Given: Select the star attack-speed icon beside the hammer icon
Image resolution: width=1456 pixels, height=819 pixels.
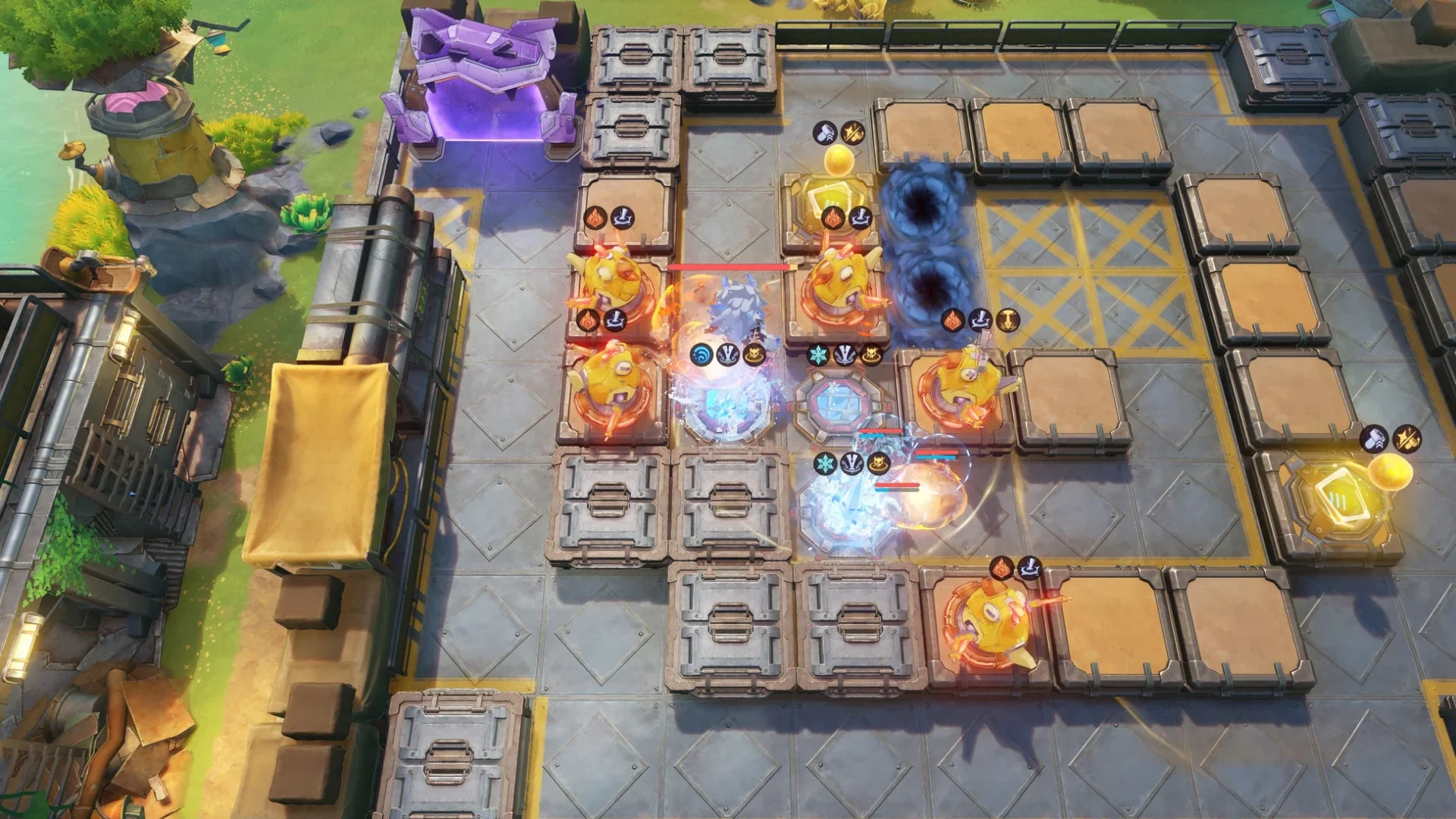Looking at the screenshot, I should (x=852, y=133).
